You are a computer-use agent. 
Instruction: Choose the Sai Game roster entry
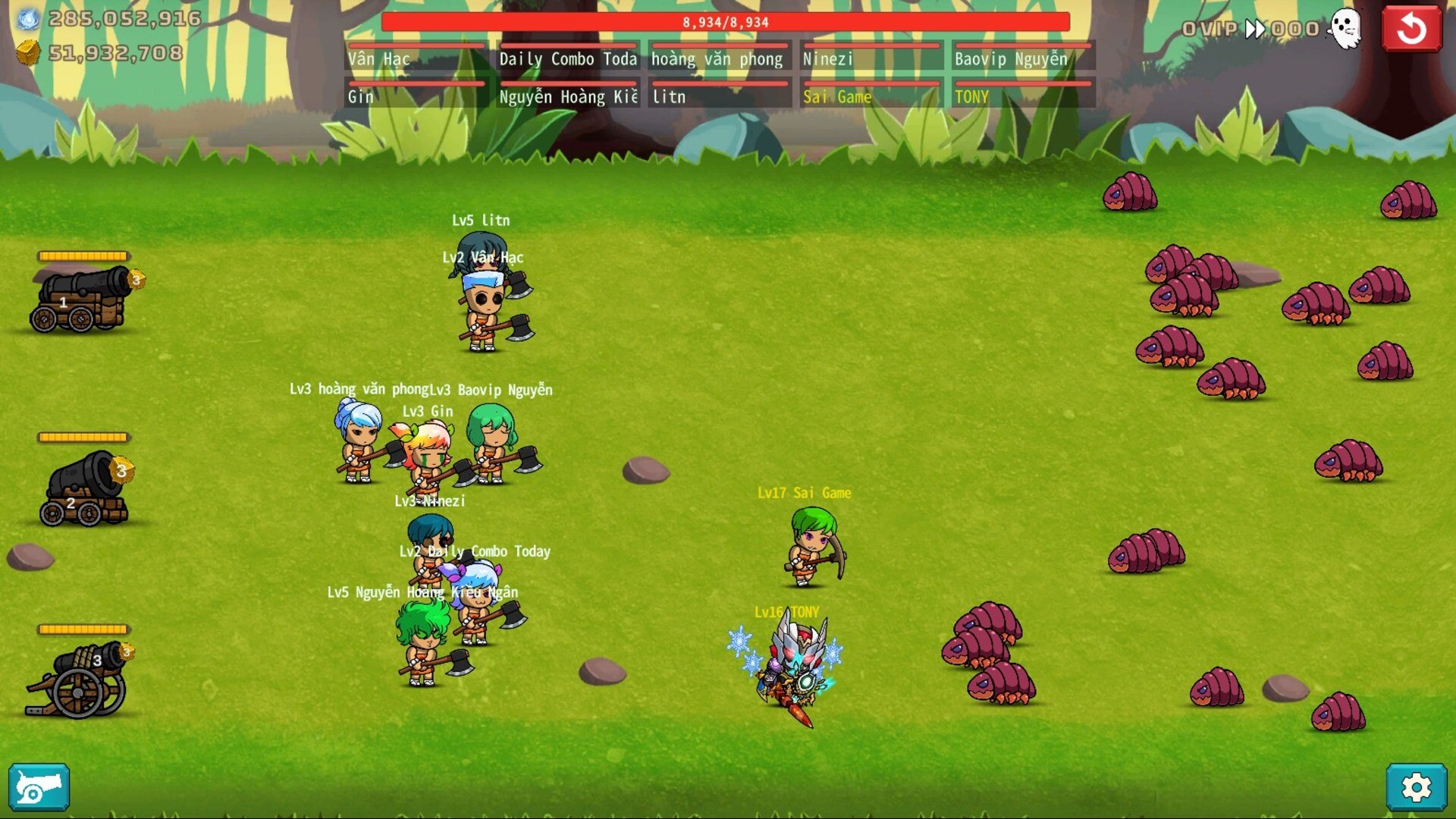[871, 95]
